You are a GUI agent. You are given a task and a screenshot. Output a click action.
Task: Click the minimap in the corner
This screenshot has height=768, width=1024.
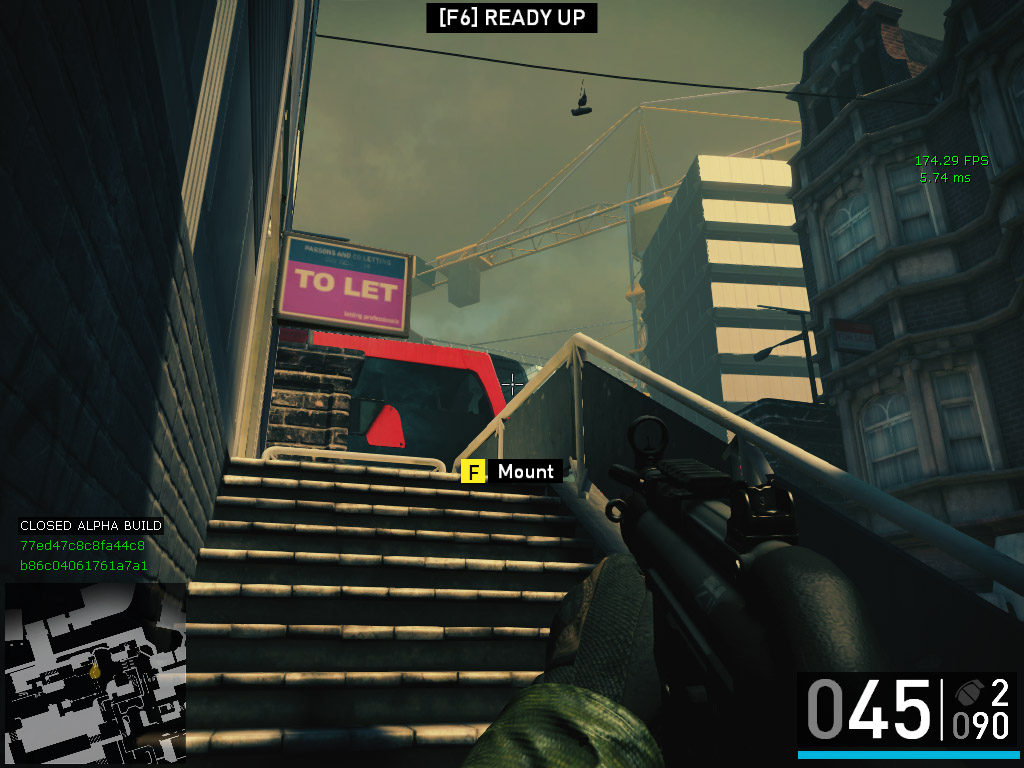(94, 670)
